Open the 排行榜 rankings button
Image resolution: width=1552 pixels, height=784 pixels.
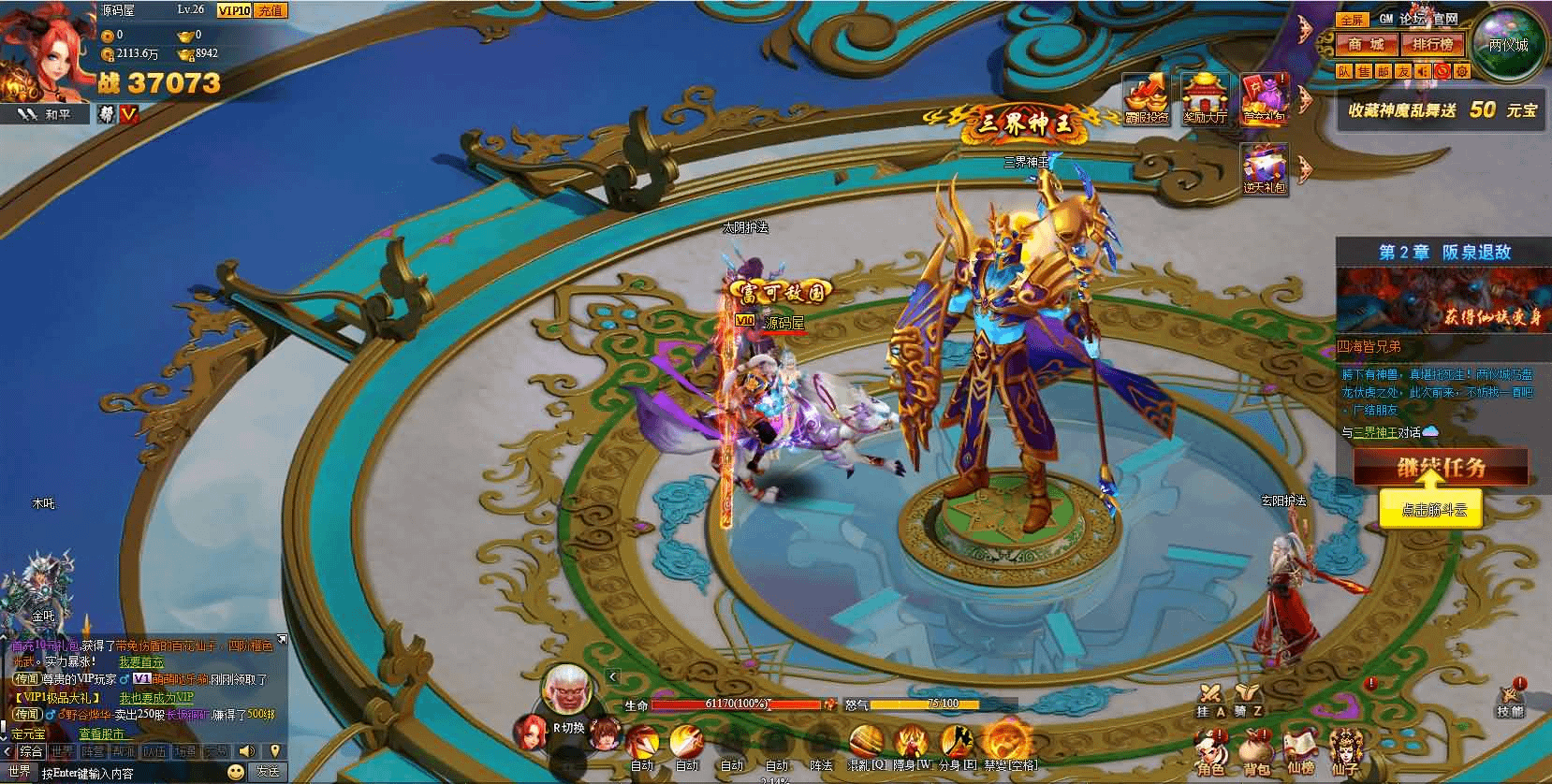[1432, 44]
